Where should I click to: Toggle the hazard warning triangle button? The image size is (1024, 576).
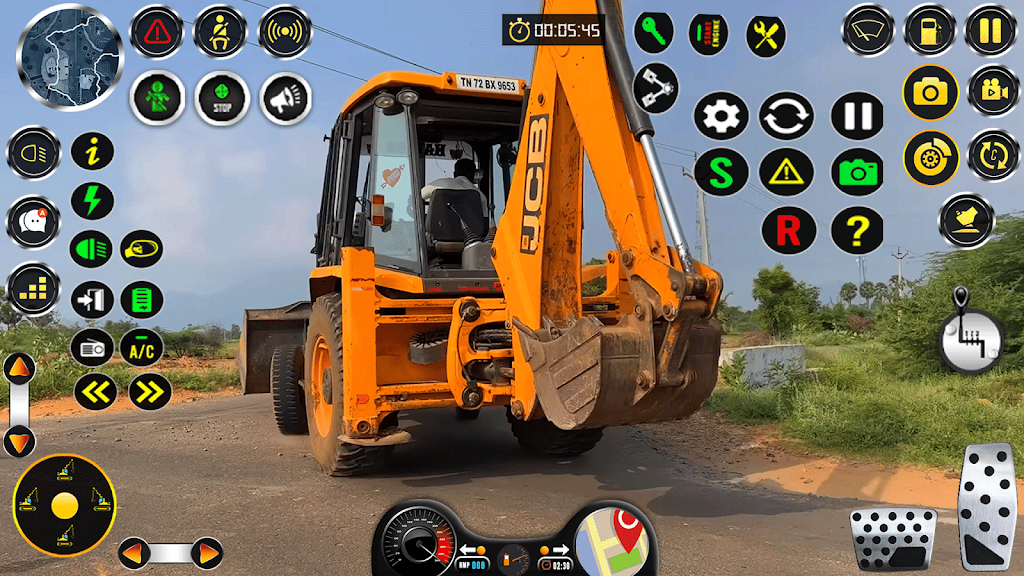pos(157,32)
